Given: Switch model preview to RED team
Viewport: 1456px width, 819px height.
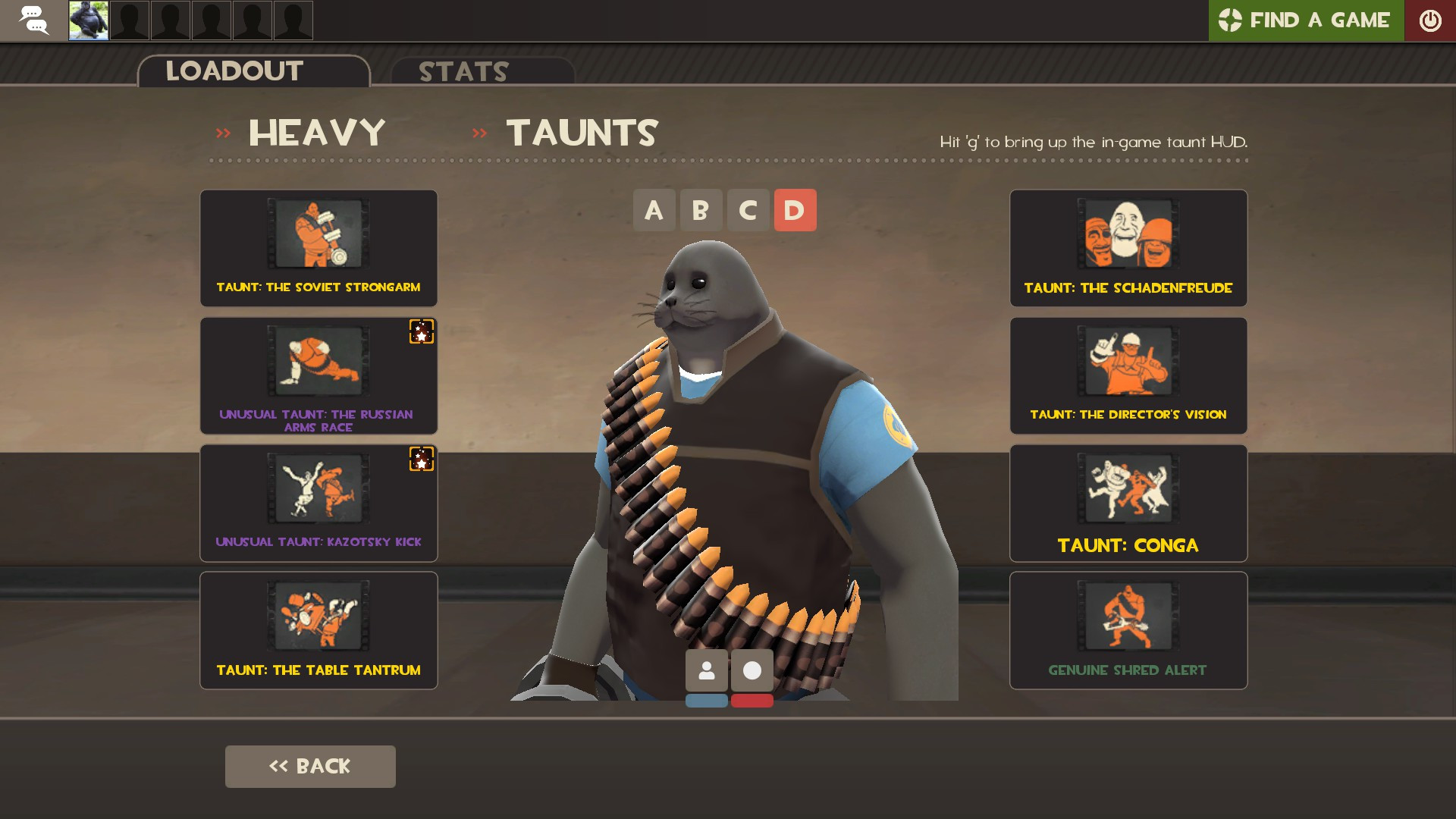Looking at the screenshot, I should [752, 670].
